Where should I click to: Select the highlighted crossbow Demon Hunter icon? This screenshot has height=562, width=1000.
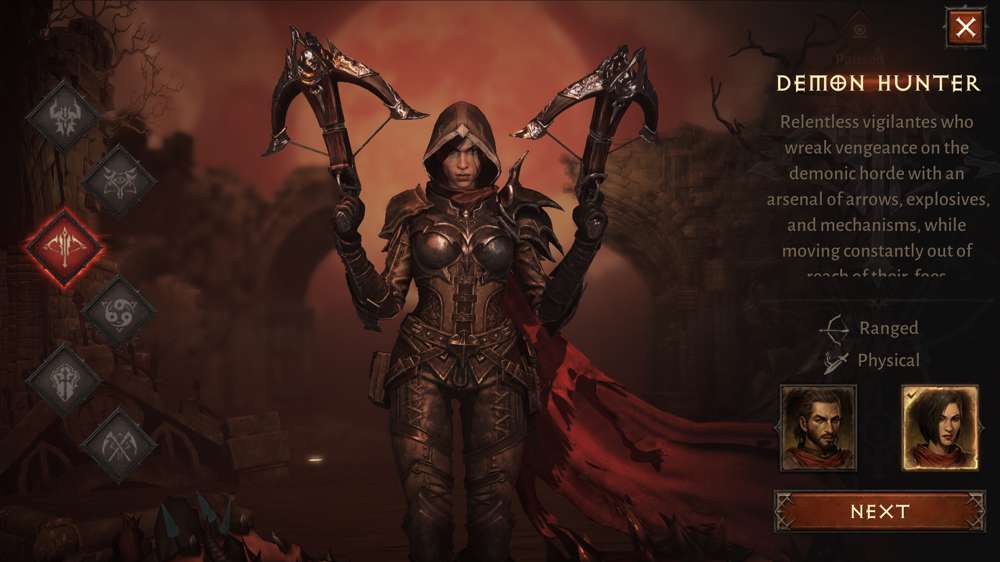pos(64,248)
